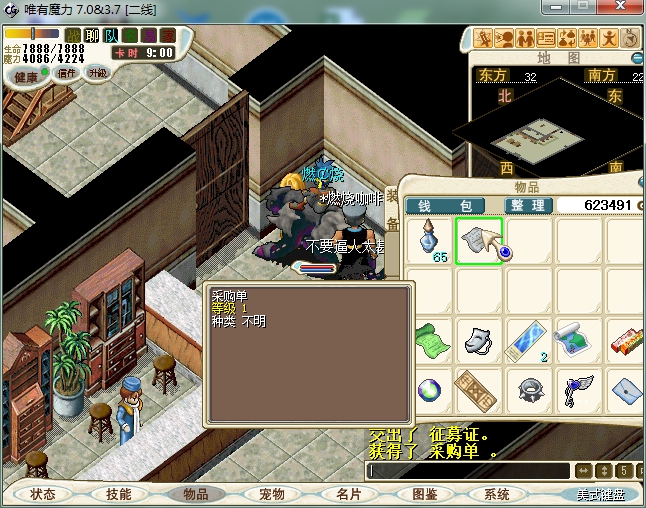Open the 状态 status menu
This screenshot has width=646, height=508.
(43, 494)
